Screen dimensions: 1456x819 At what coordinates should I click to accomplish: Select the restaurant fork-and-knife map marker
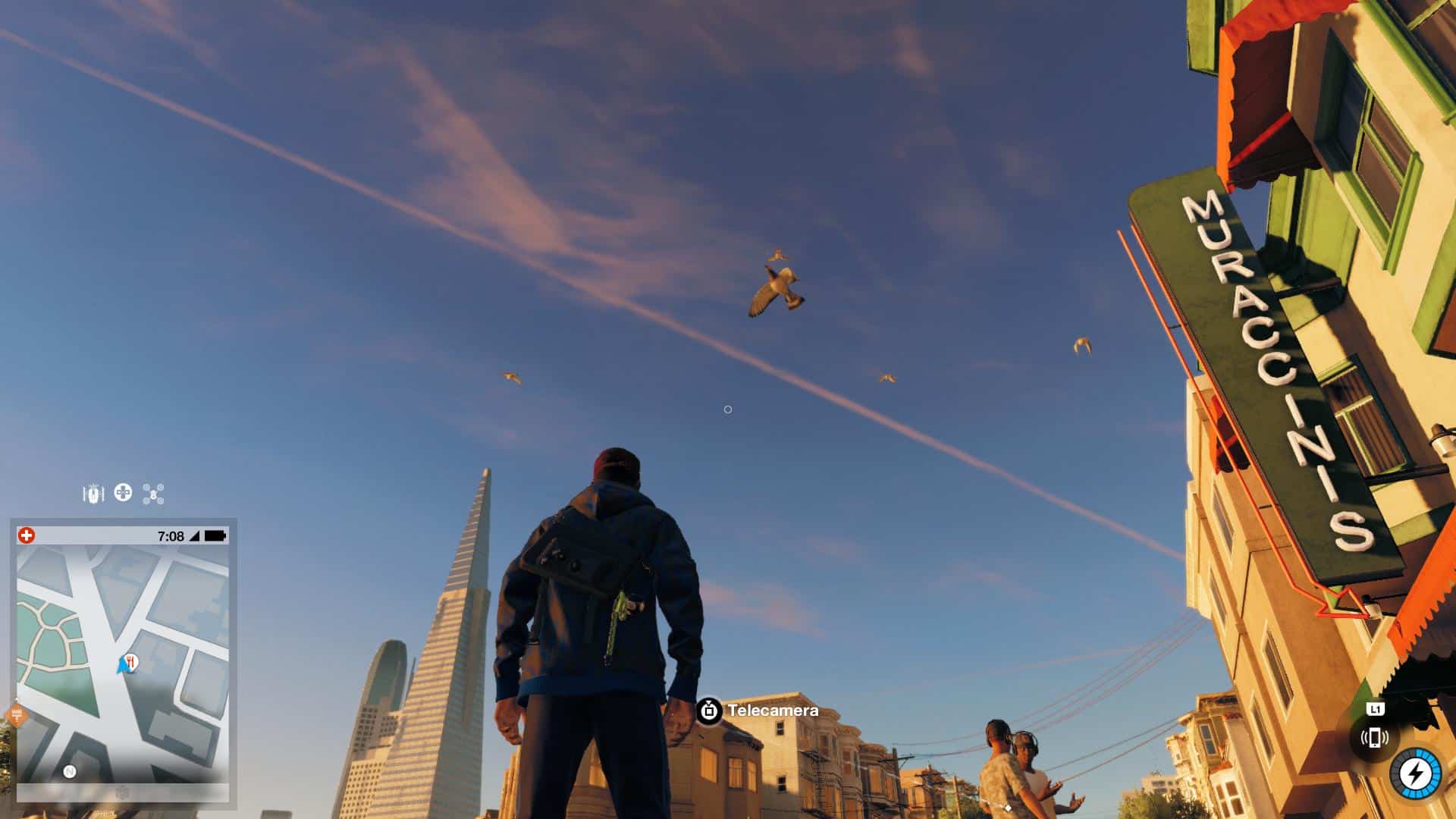(131, 662)
